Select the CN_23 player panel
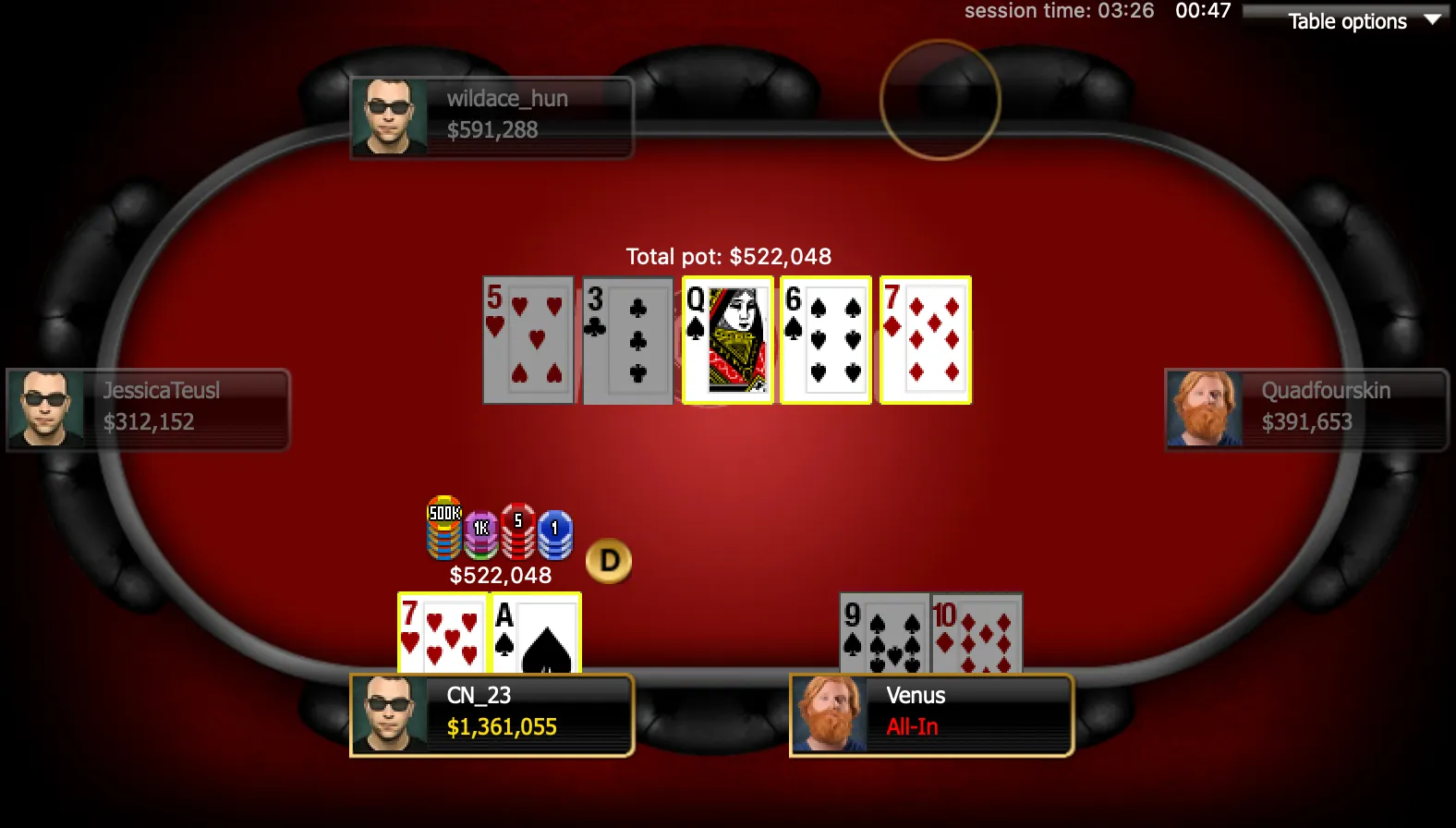The height and width of the screenshot is (828, 1456). click(x=491, y=715)
